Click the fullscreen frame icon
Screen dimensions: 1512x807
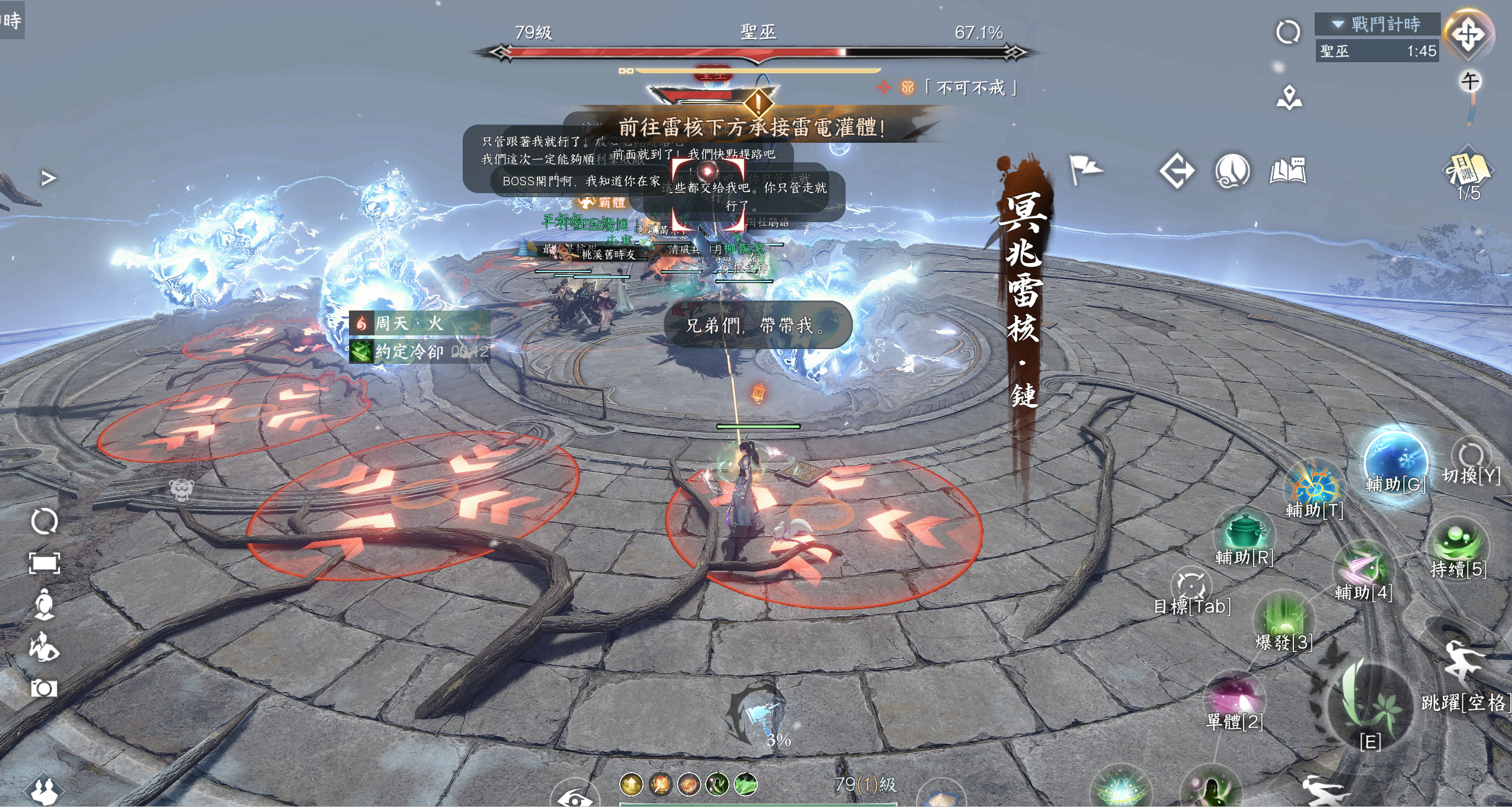44,563
